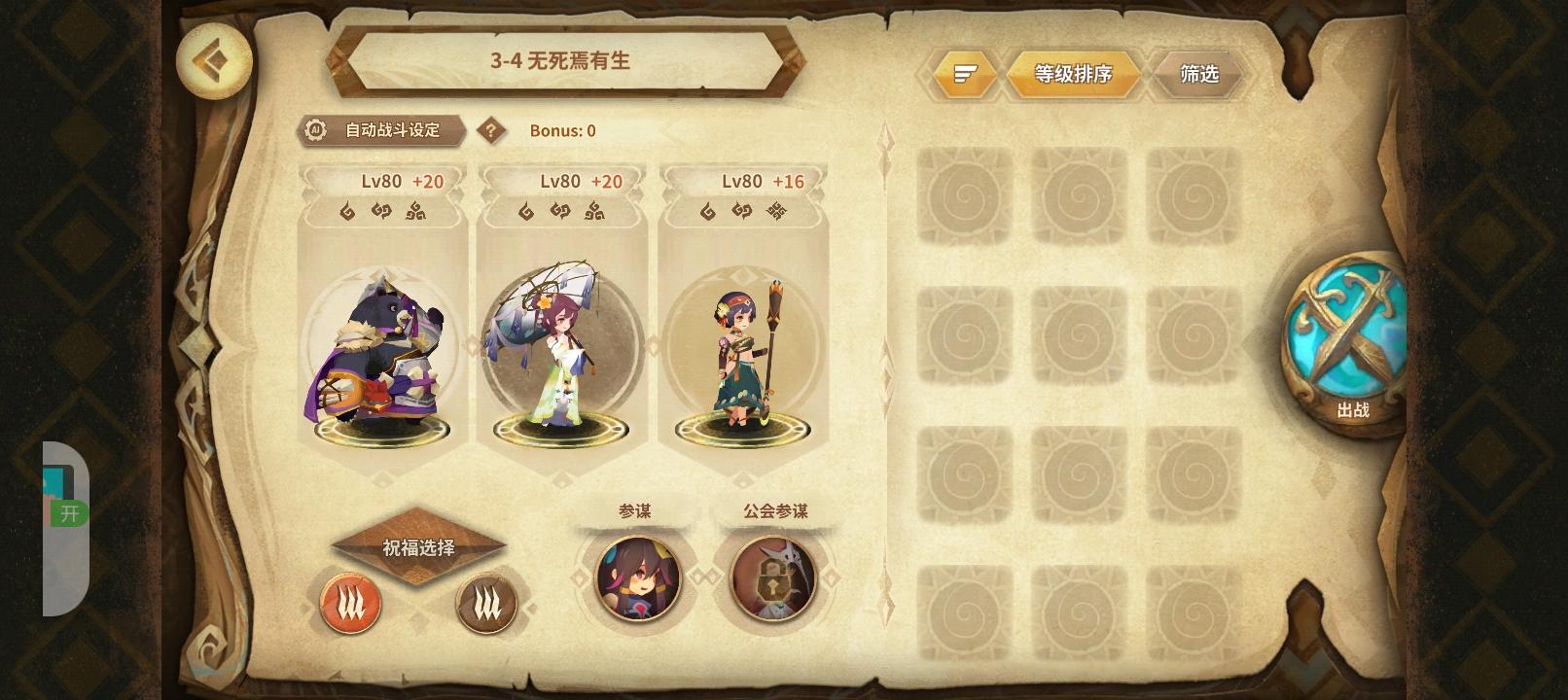Image resolution: width=1568 pixels, height=700 pixels.
Task: Click the back arrow in the top left corner
Action: [x=215, y=61]
